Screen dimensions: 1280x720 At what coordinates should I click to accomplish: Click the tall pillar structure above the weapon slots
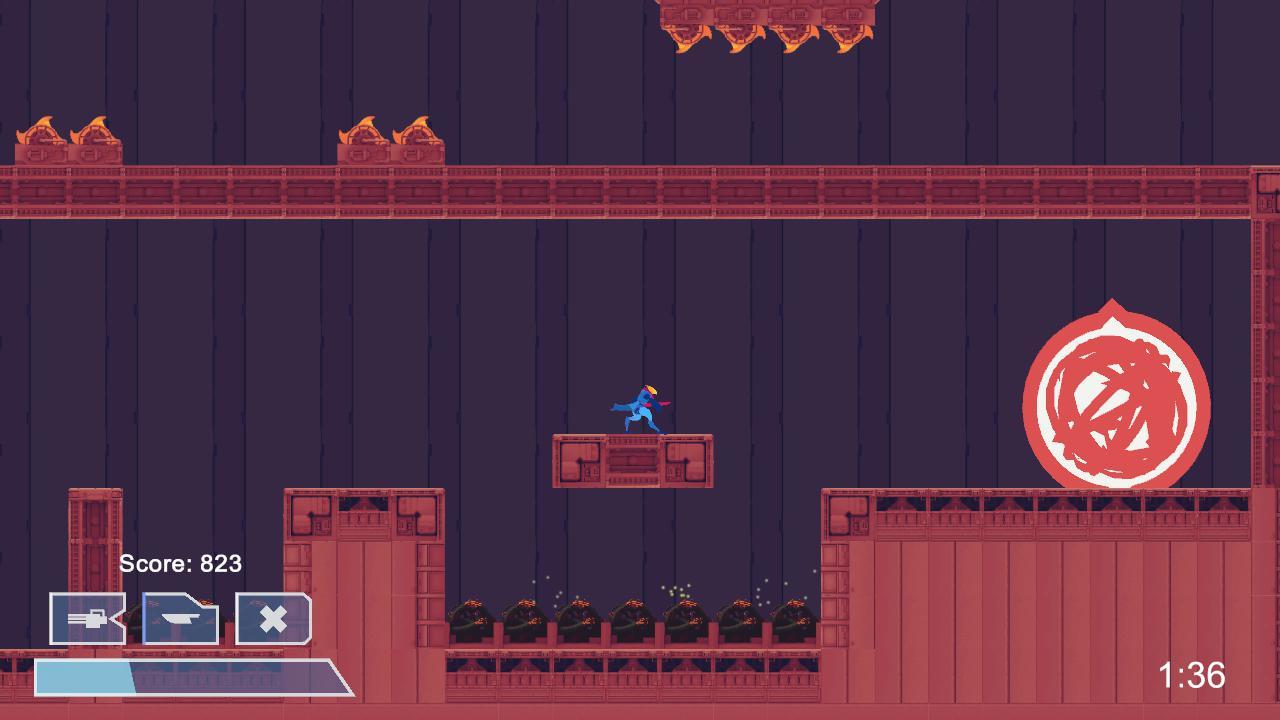[x=95, y=540]
